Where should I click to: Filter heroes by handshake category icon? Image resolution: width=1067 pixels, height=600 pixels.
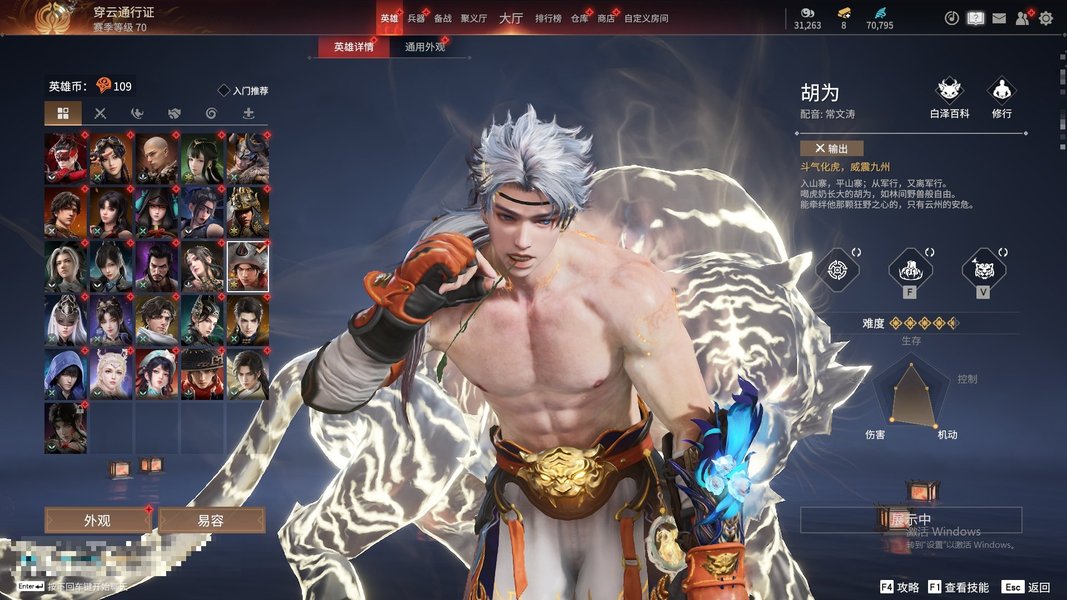pyautogui.click(x=174, y=113)
